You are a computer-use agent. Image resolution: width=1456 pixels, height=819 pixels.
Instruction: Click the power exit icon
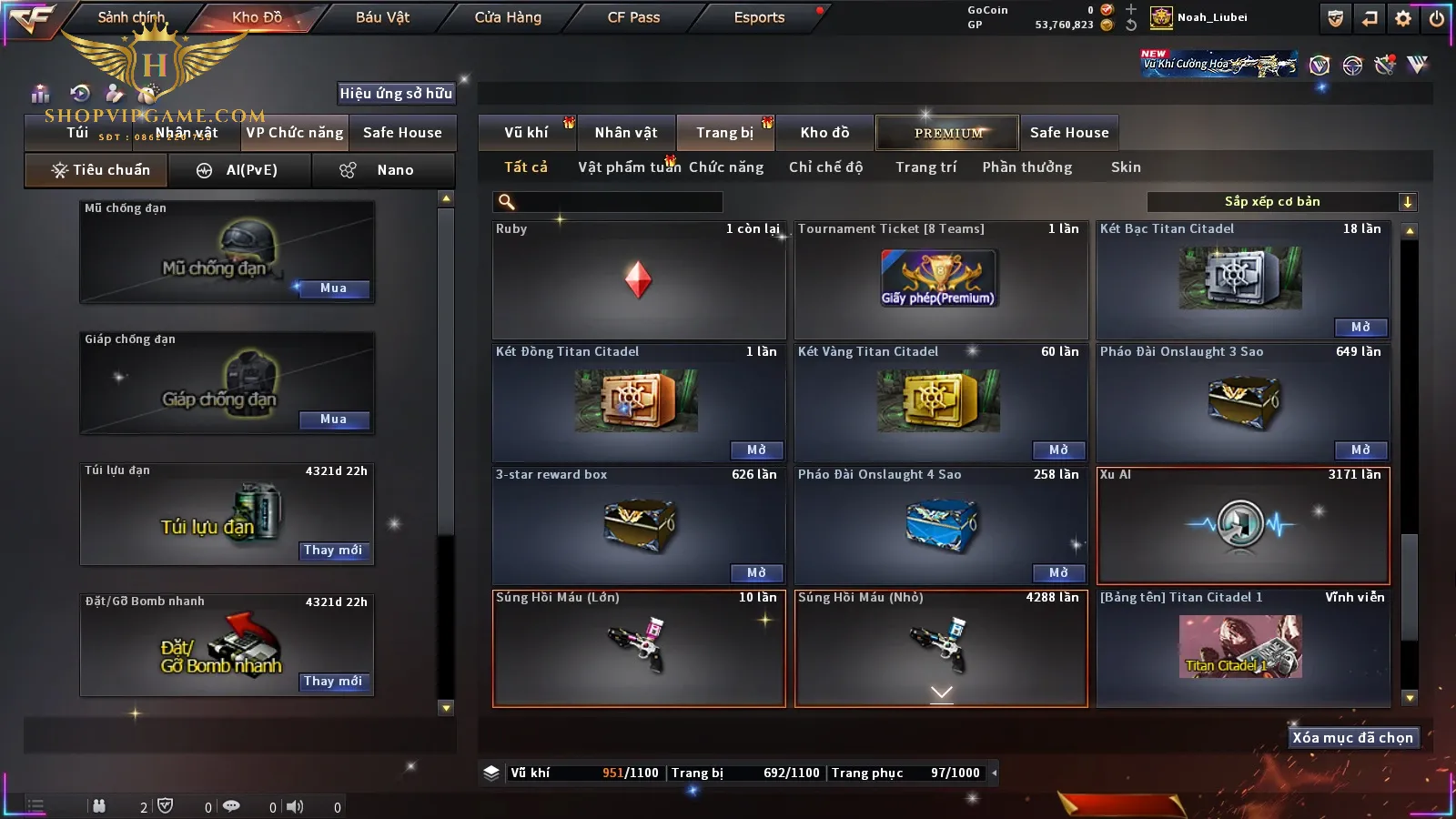click(1437, 18)
